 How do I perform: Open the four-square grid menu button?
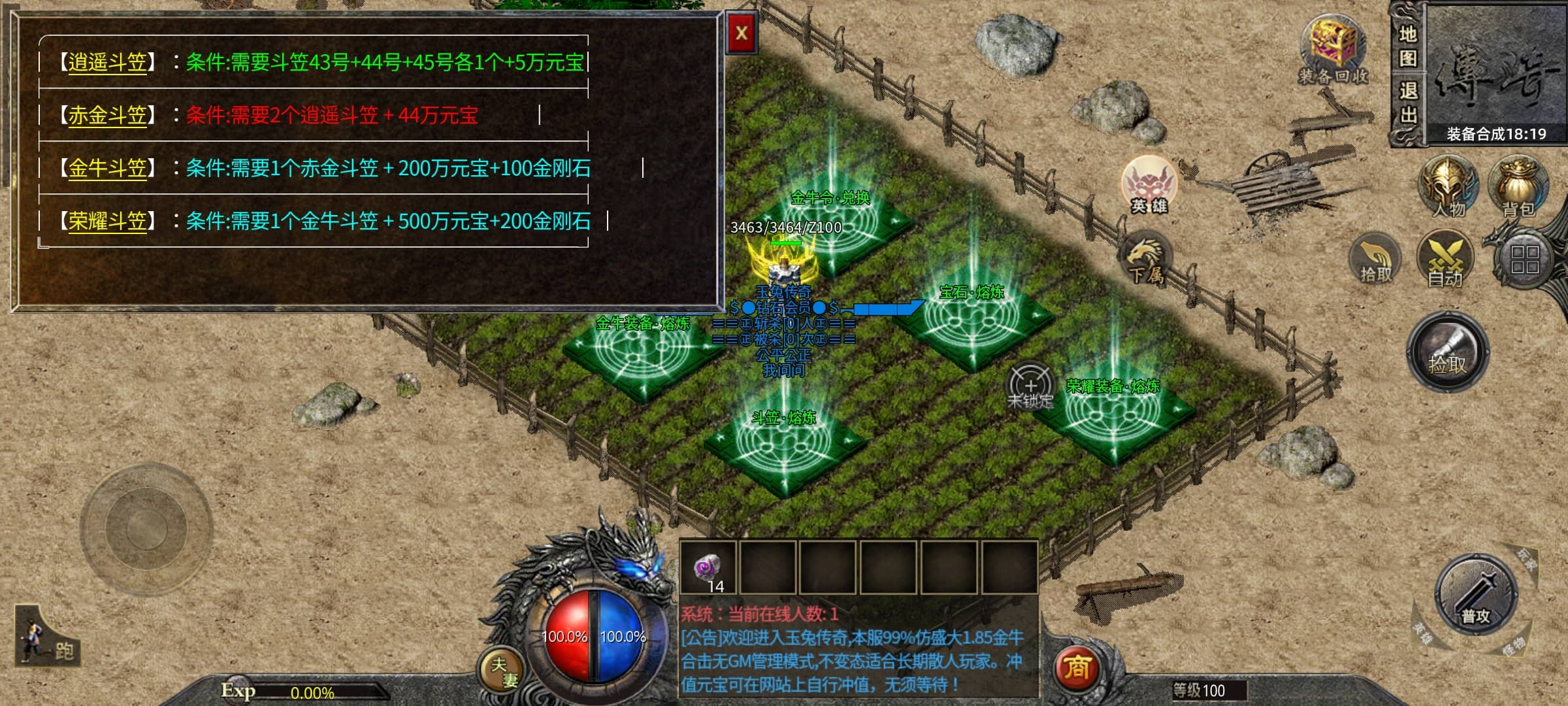coord(1524,259)
